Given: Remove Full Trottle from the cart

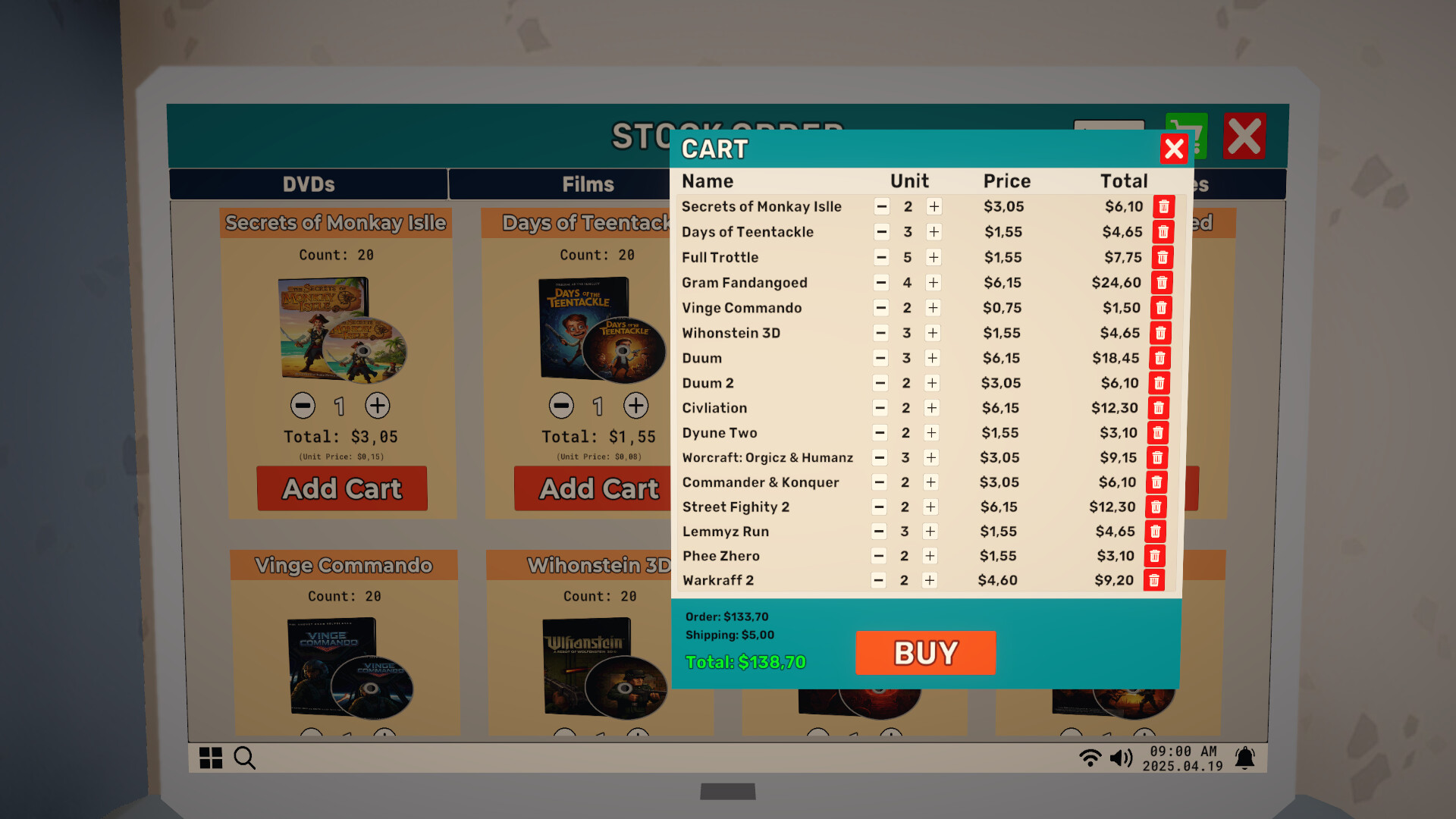Looking at the screenshot, I should click(1163, 257).
